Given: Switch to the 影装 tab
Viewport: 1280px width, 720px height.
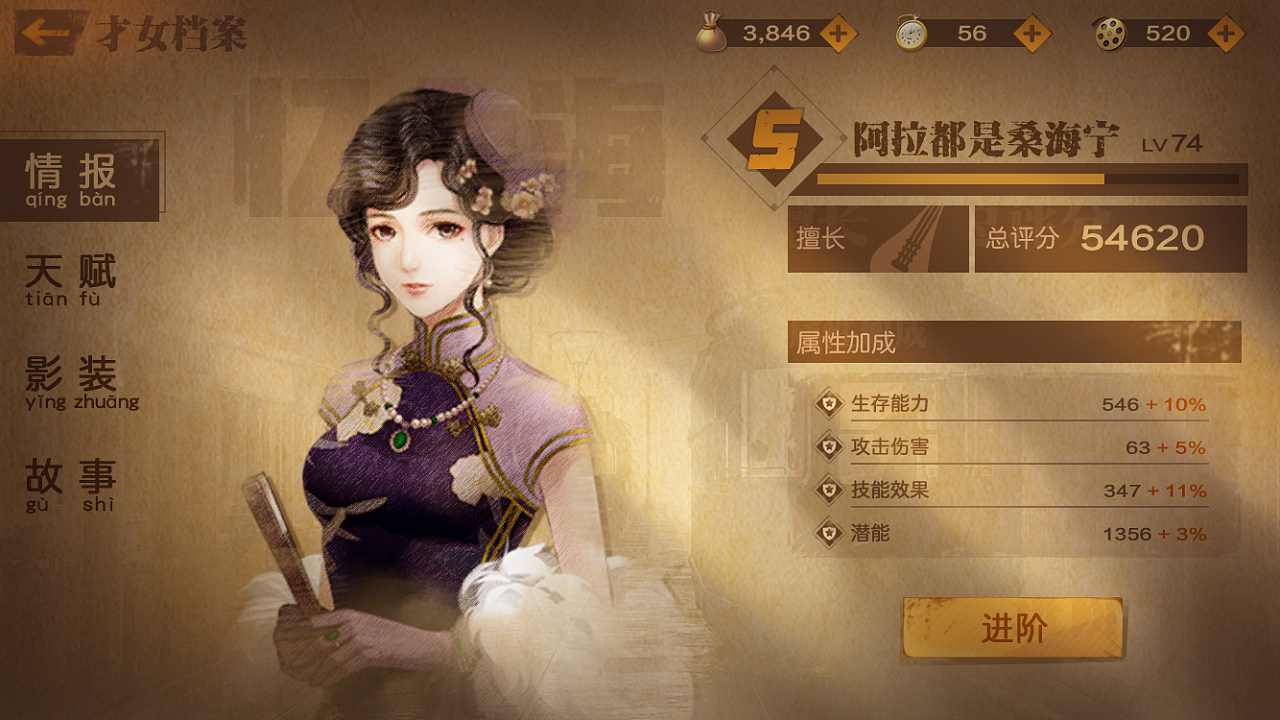Looking at the screenshot, I should point(70,380).
